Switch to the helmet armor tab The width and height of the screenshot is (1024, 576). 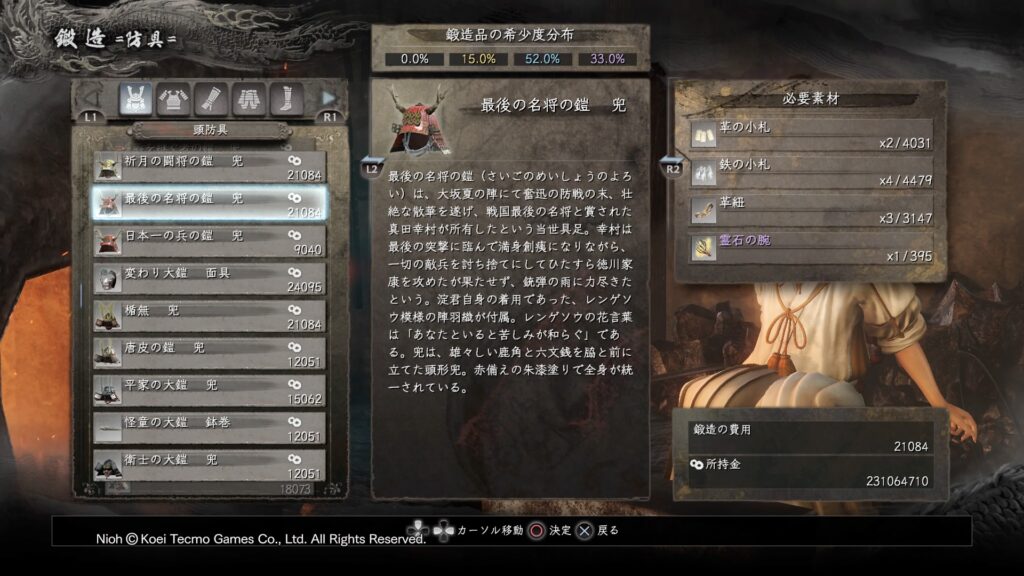click(x=136, y=99)
